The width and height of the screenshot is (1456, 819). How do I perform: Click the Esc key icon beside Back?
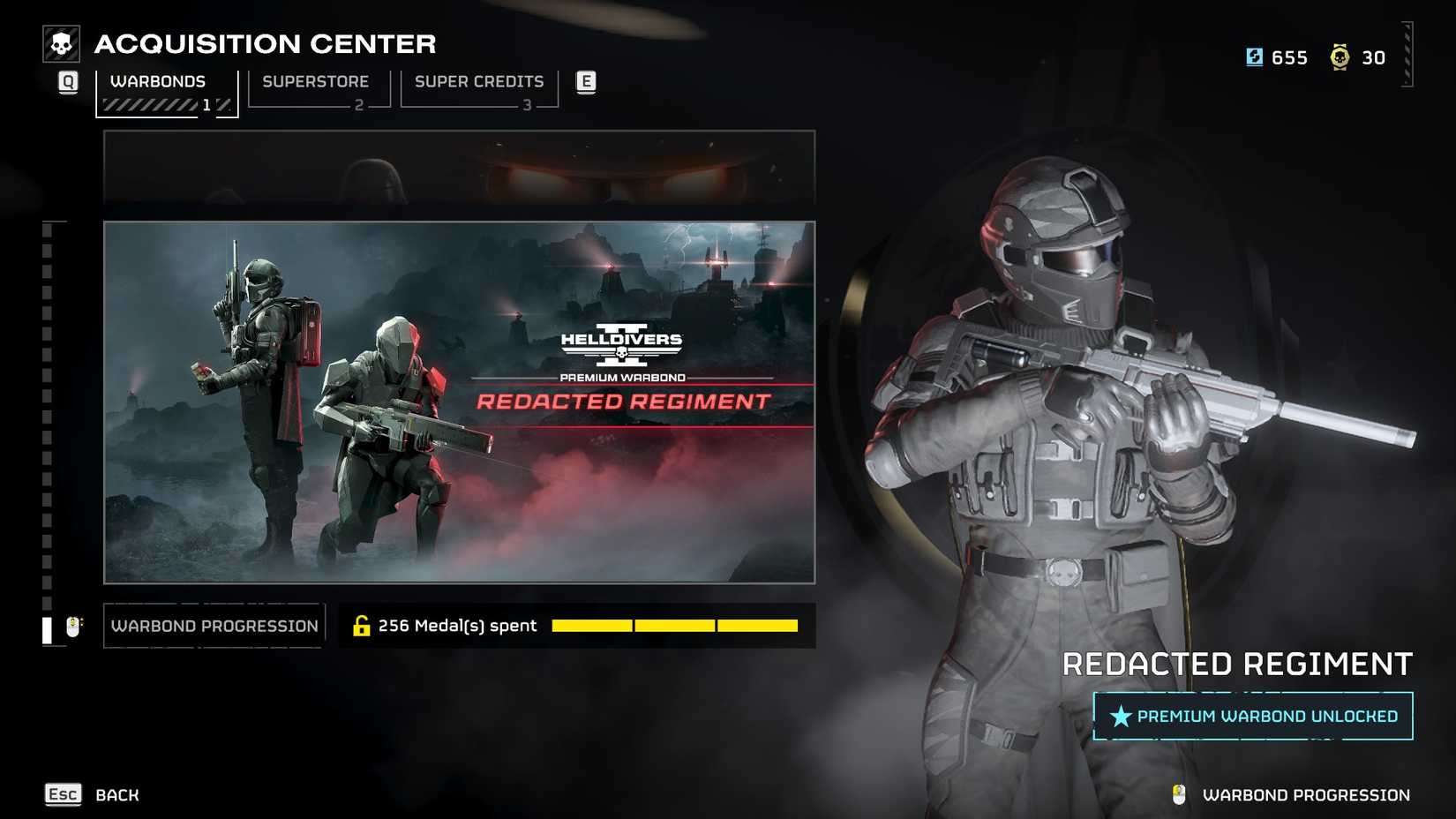point(61,794)
